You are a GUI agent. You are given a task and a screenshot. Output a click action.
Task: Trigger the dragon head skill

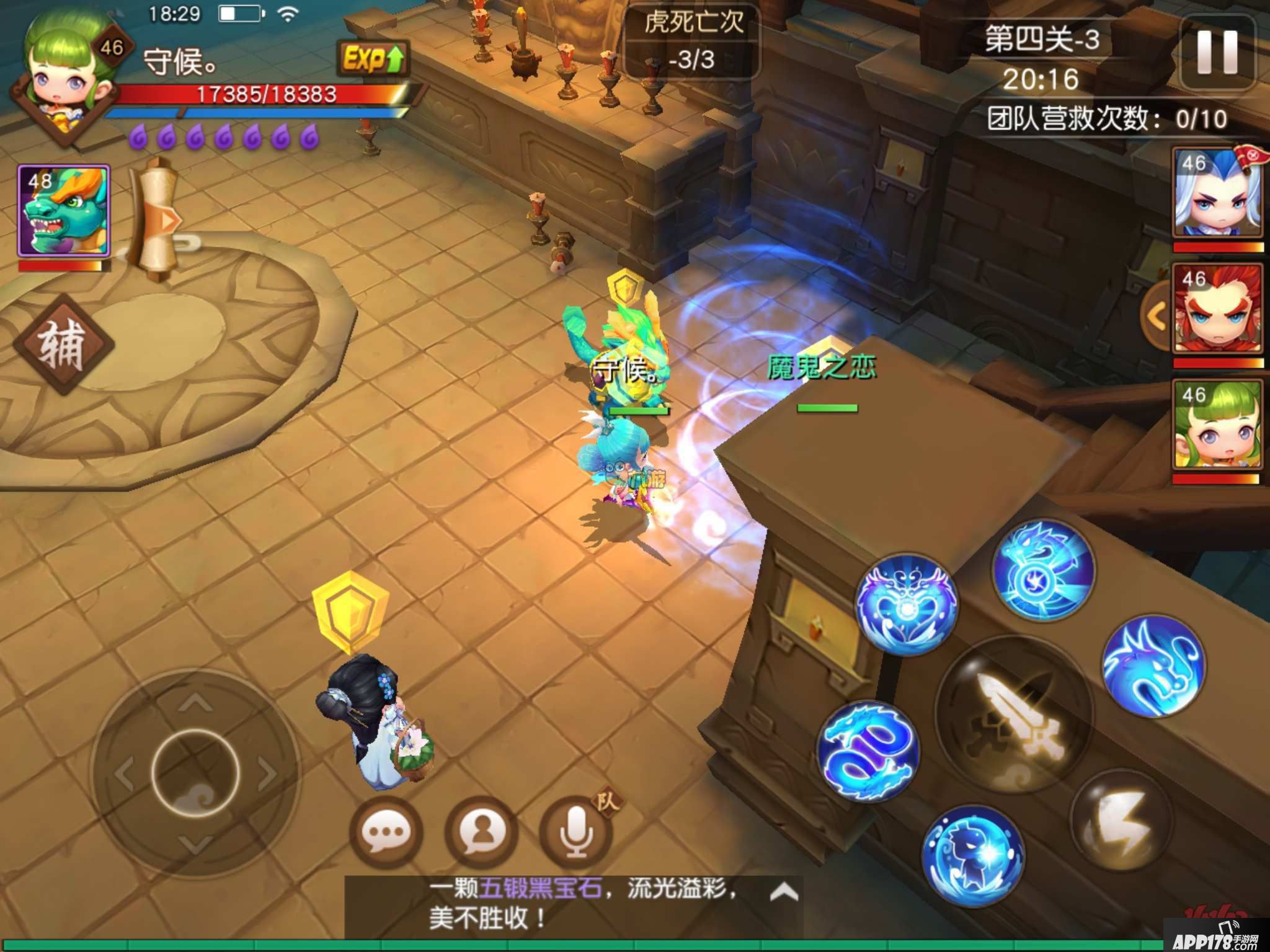1153,666
